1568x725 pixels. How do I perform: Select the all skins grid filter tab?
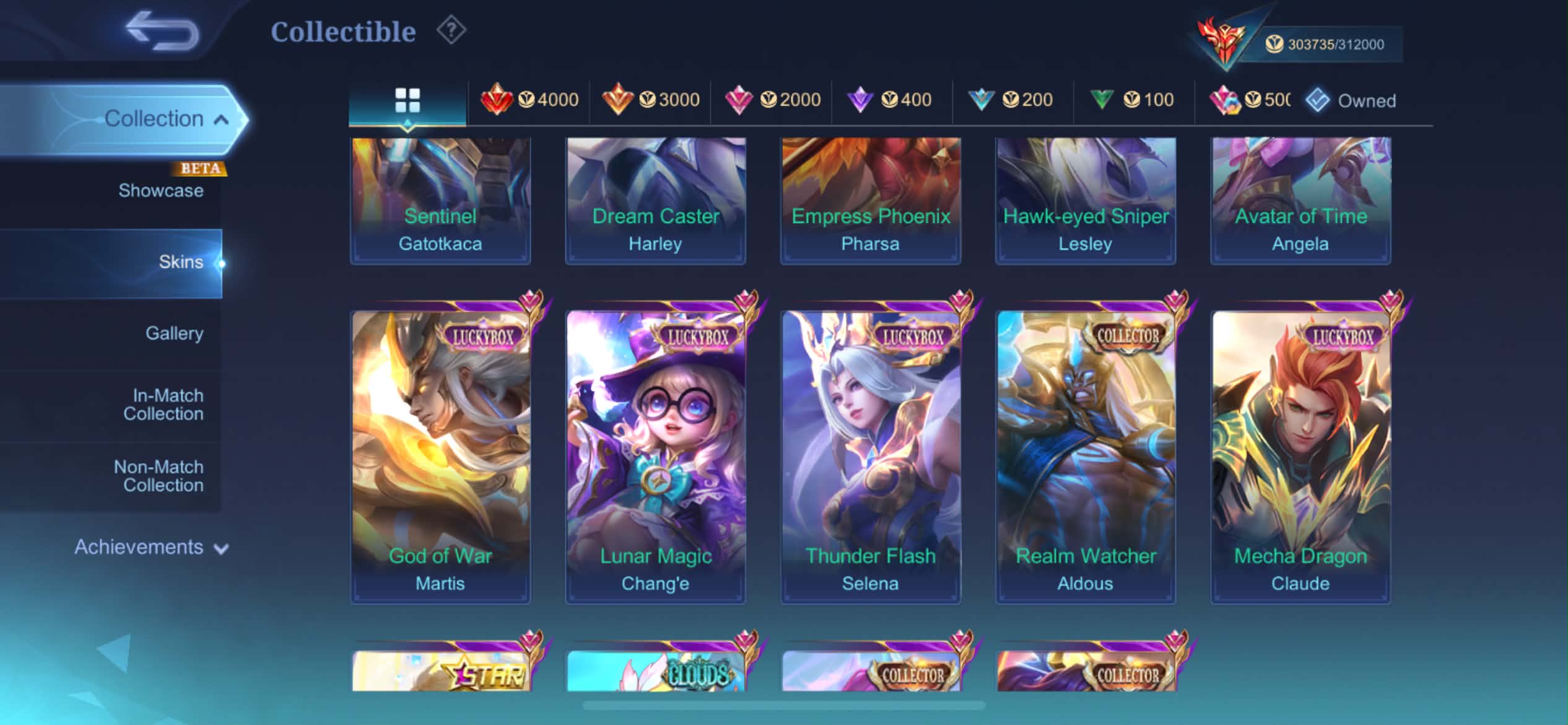[407, 100]
